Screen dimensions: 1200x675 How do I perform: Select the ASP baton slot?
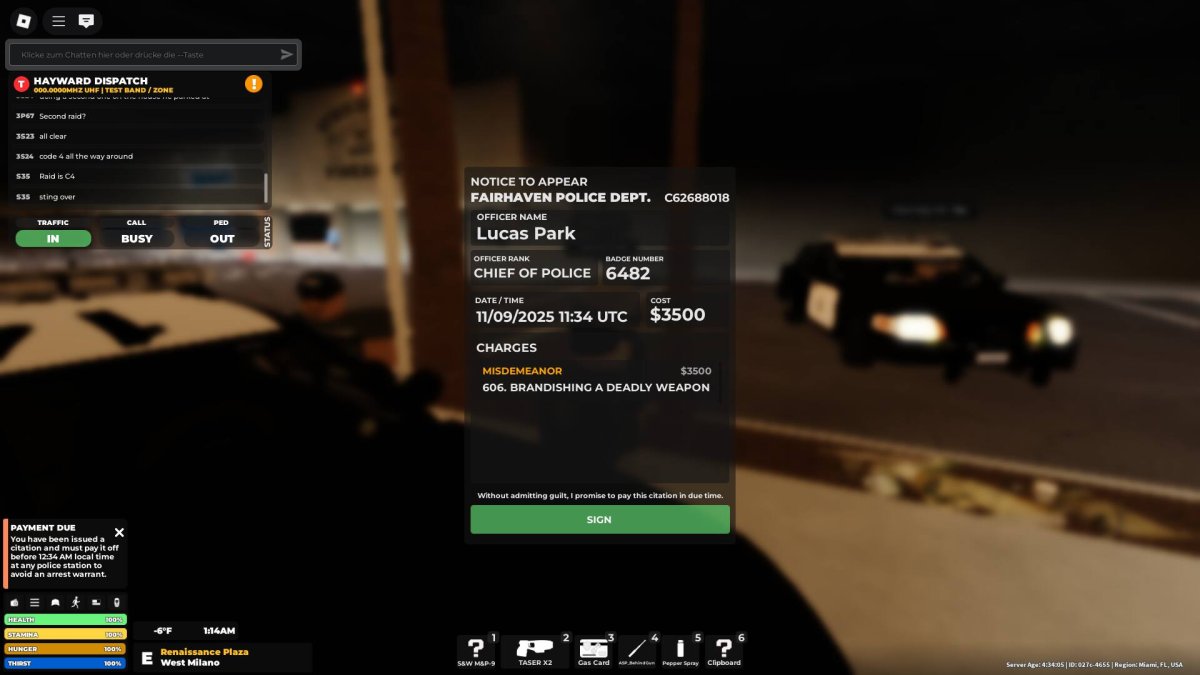[x=637, y=651]
